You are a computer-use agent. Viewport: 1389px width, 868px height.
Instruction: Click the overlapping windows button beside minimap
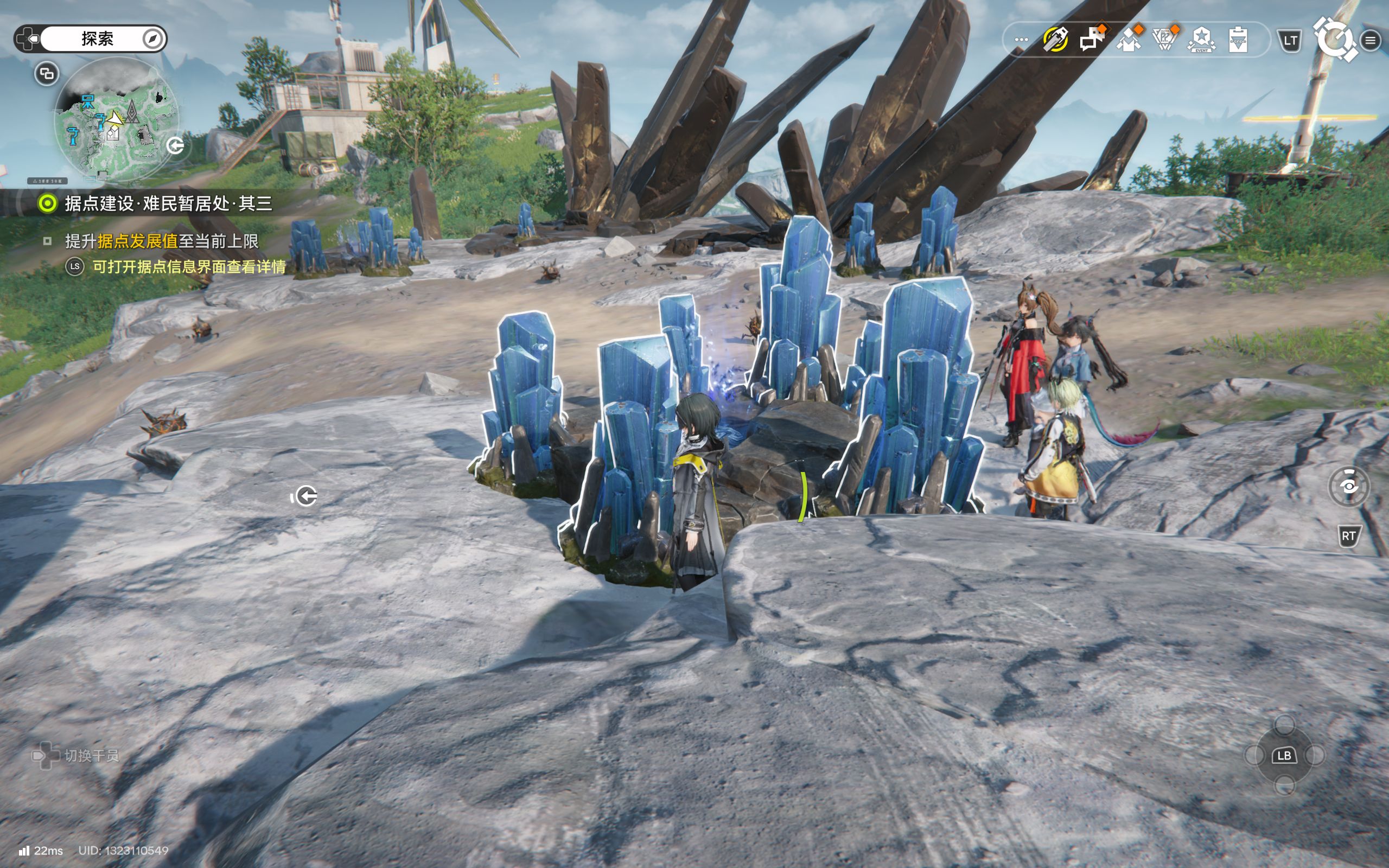click(47, 73)
